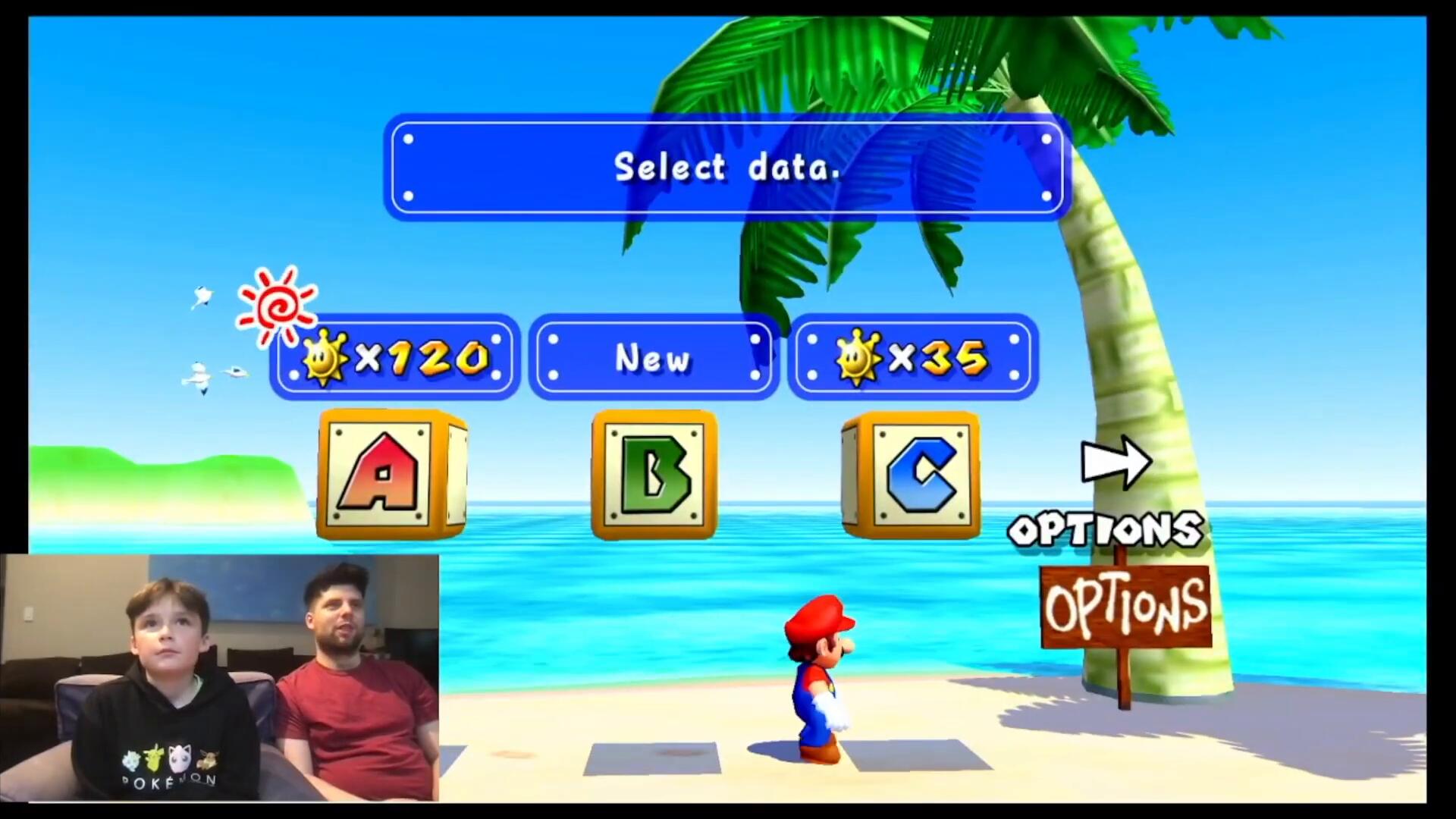The image size is (1456, 819).
Task: Open the Options signpost
Action: (x=1126, y=607)
